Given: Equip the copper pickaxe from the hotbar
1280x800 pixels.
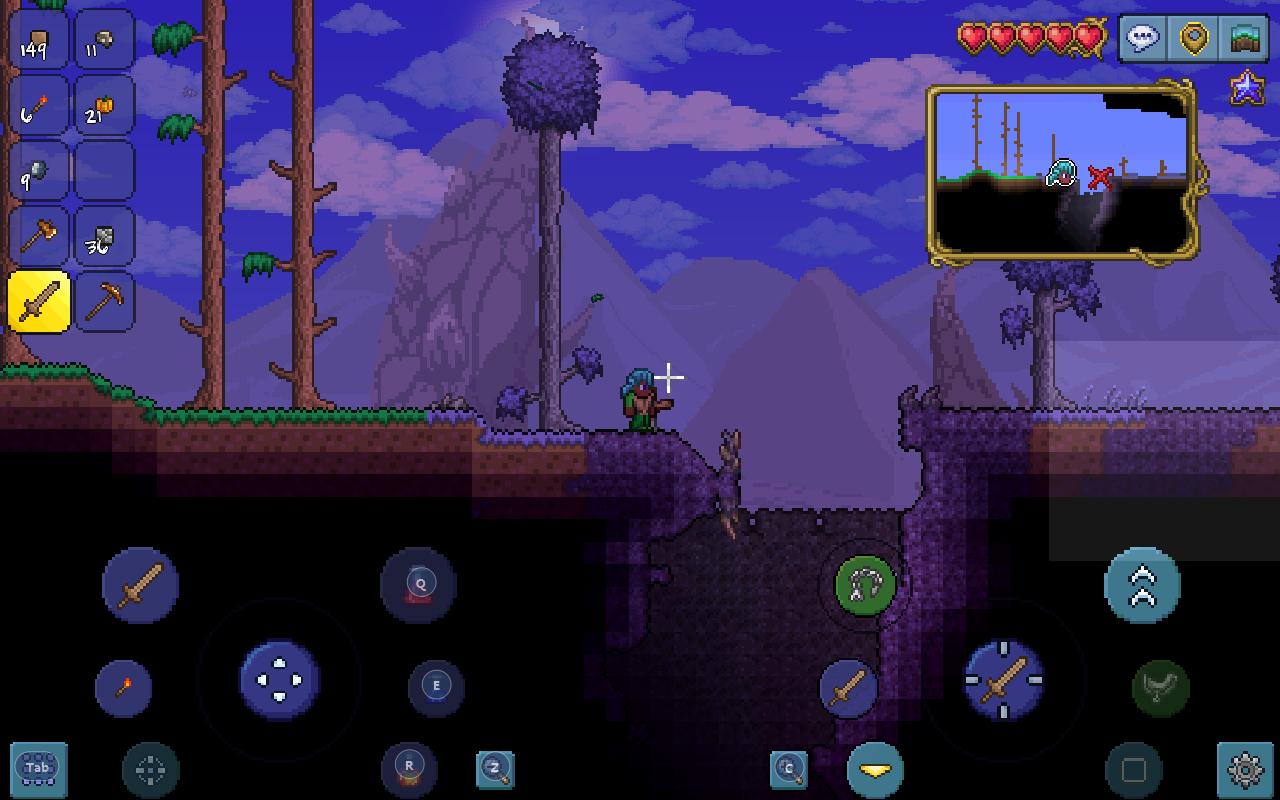Looking at the screenshot, I should (104, 301).
